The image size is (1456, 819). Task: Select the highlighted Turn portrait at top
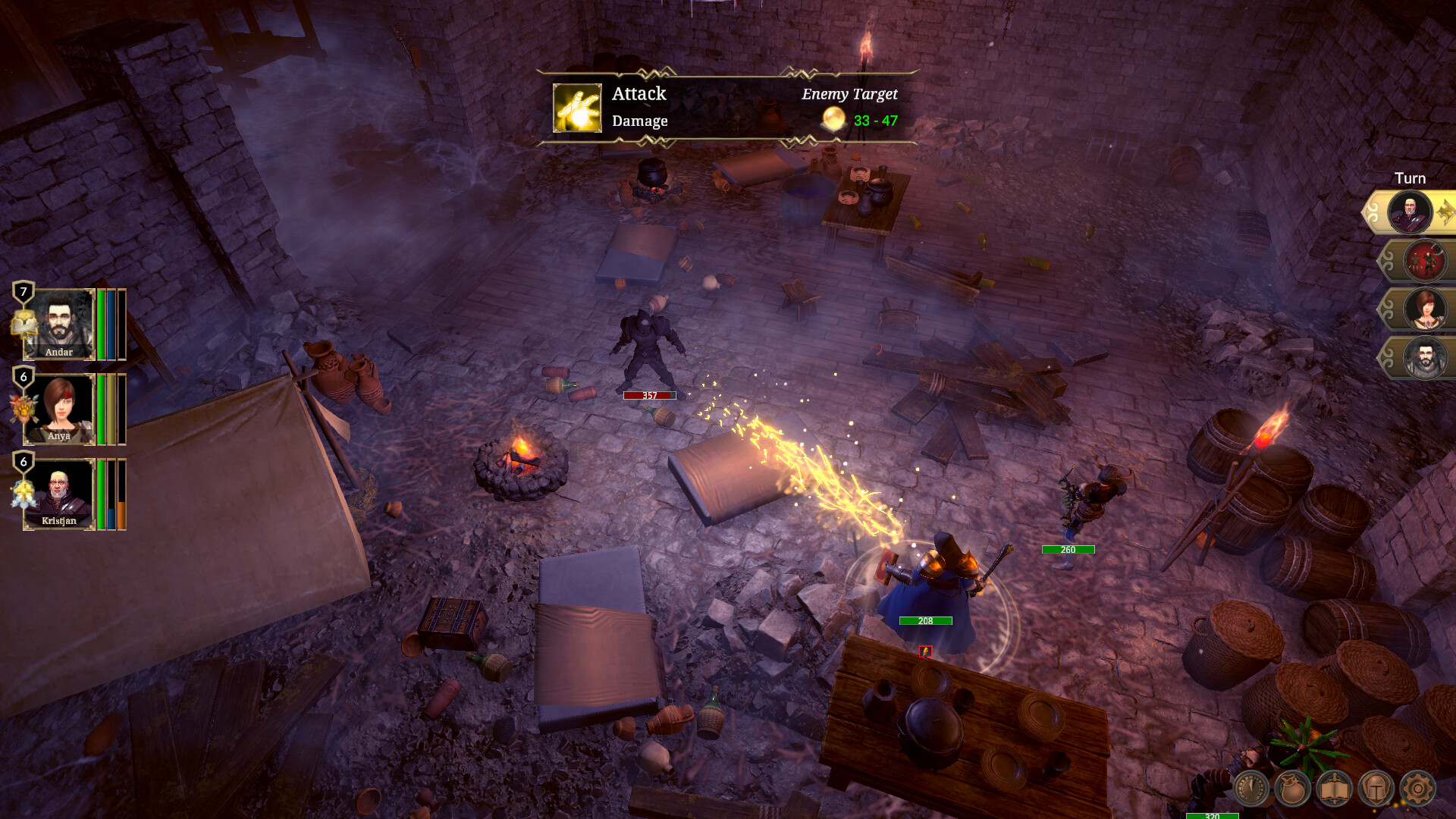[1412, 212]
